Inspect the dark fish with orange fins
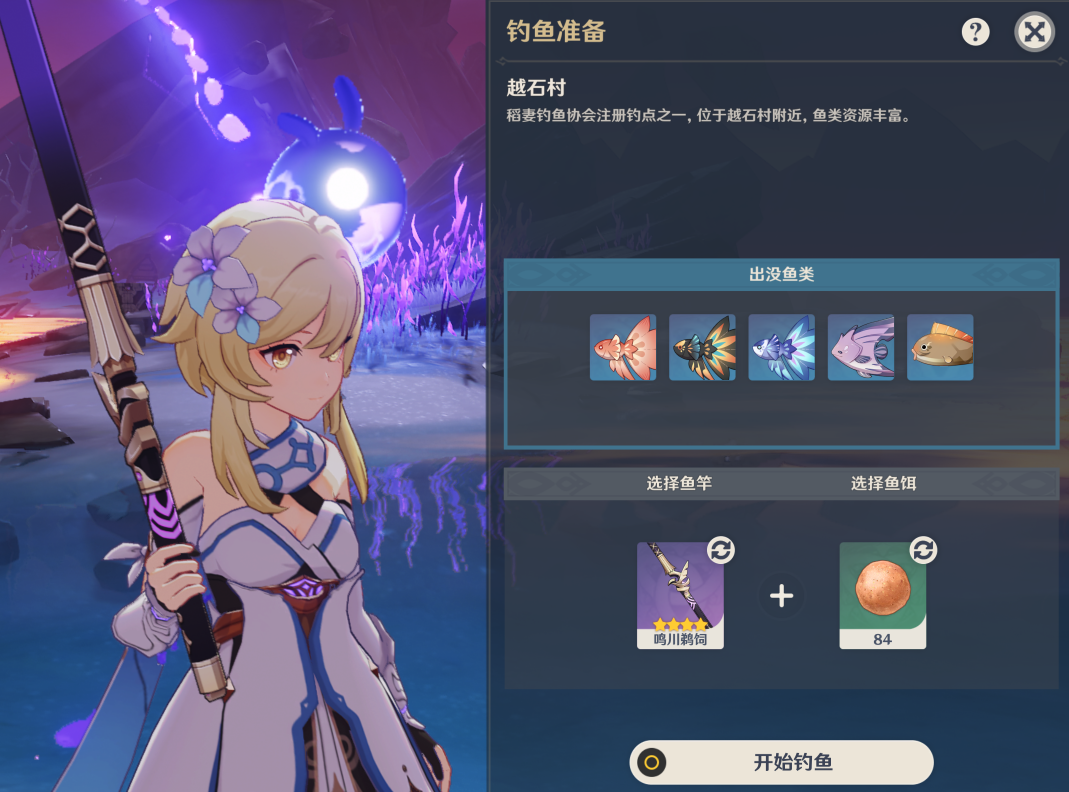 point(702,347)
